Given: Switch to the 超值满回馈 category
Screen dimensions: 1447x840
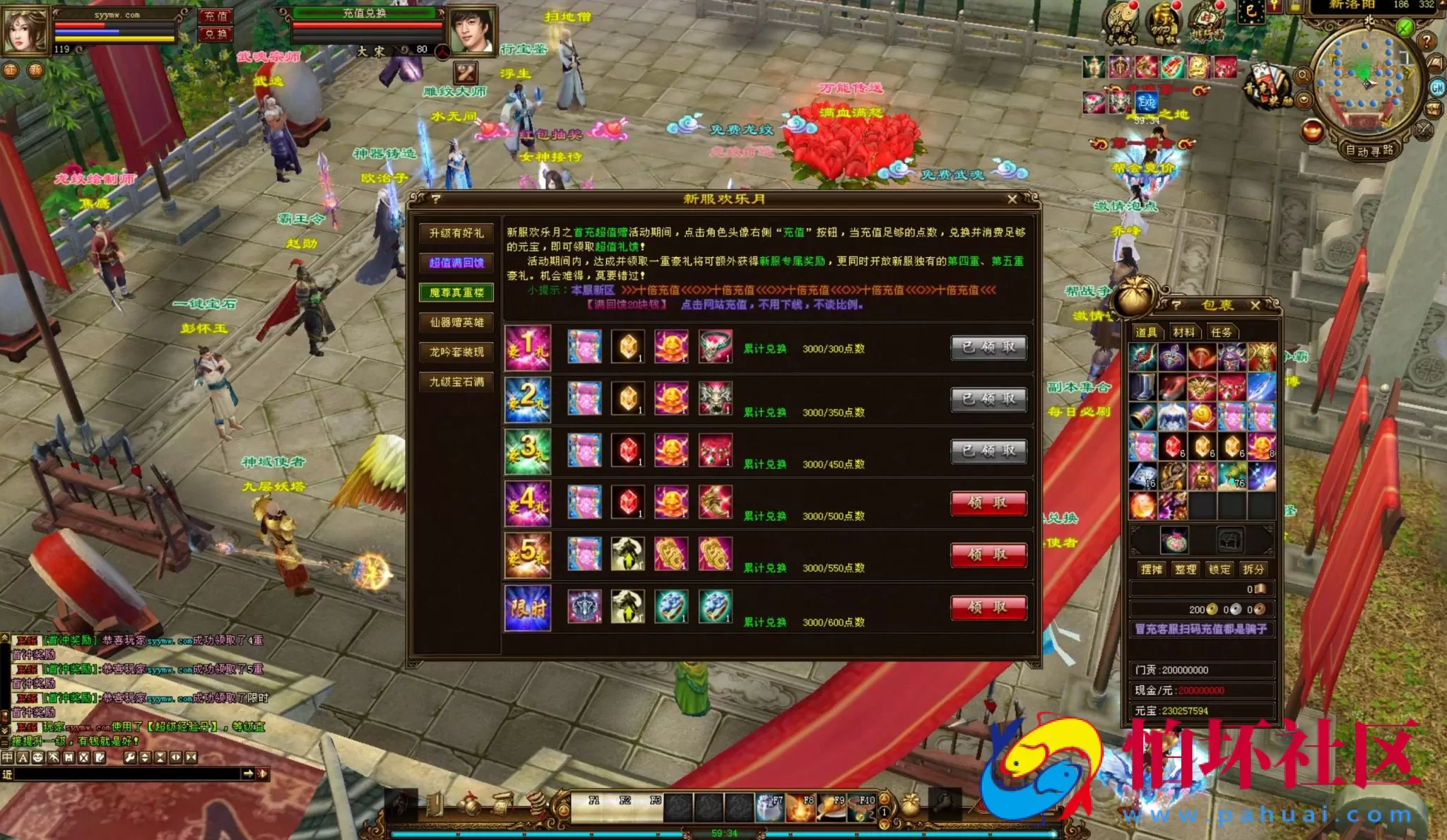Looking at the screenshot, I should [x=456, y=263].
